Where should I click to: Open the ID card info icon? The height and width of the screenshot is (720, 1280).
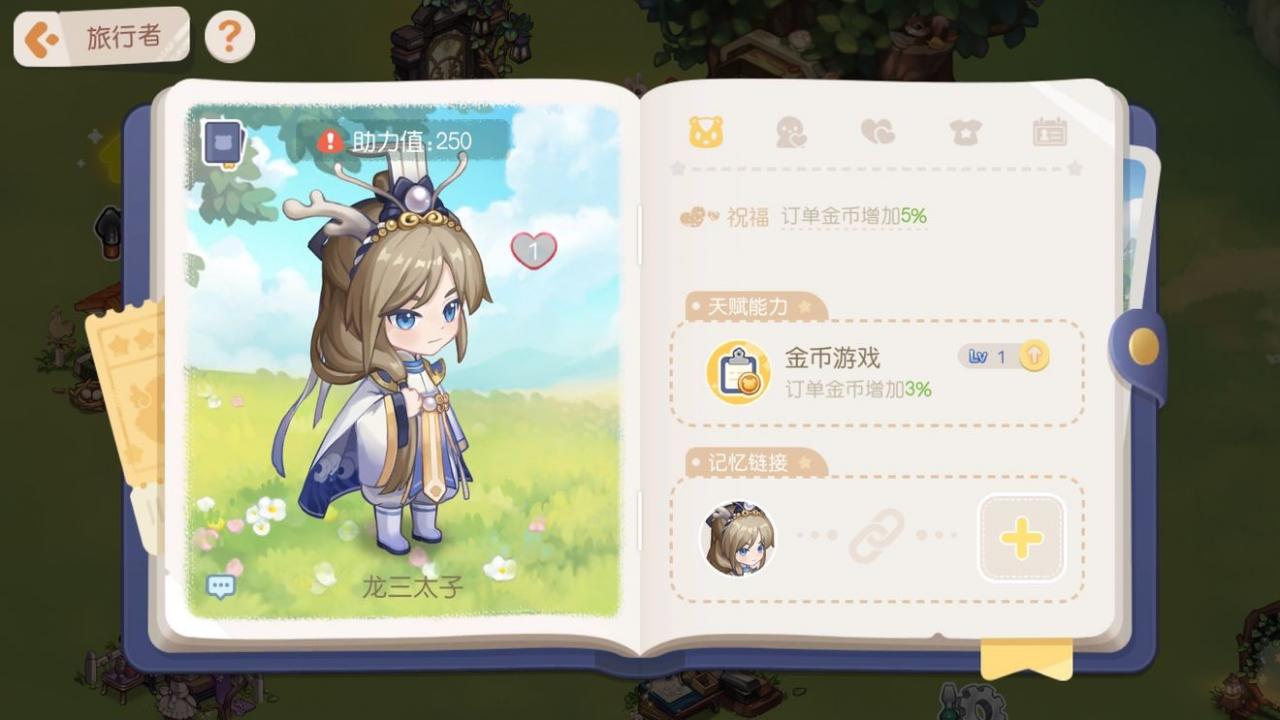click(x=1051, y=131)
